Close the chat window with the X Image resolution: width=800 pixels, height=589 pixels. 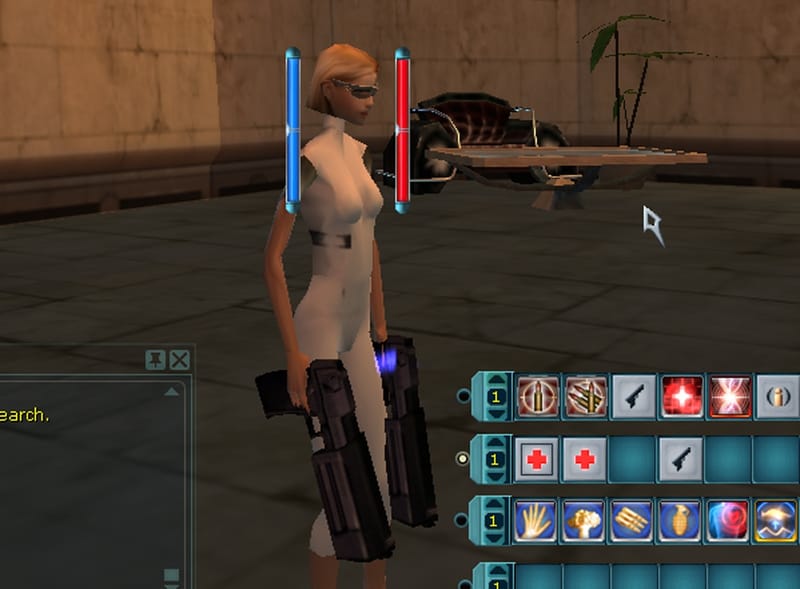point(179,360)
